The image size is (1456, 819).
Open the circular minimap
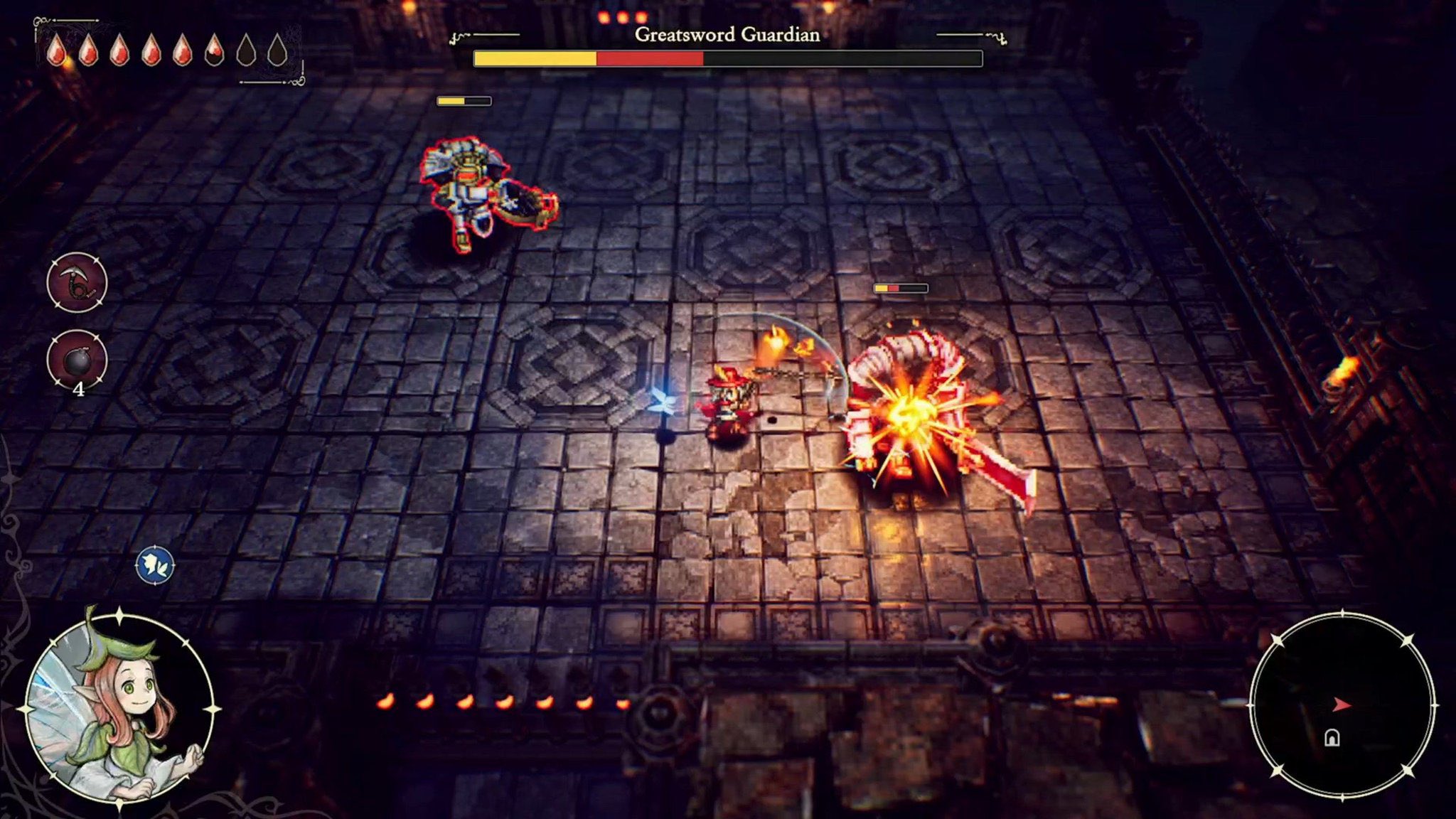pos(1342,704)
